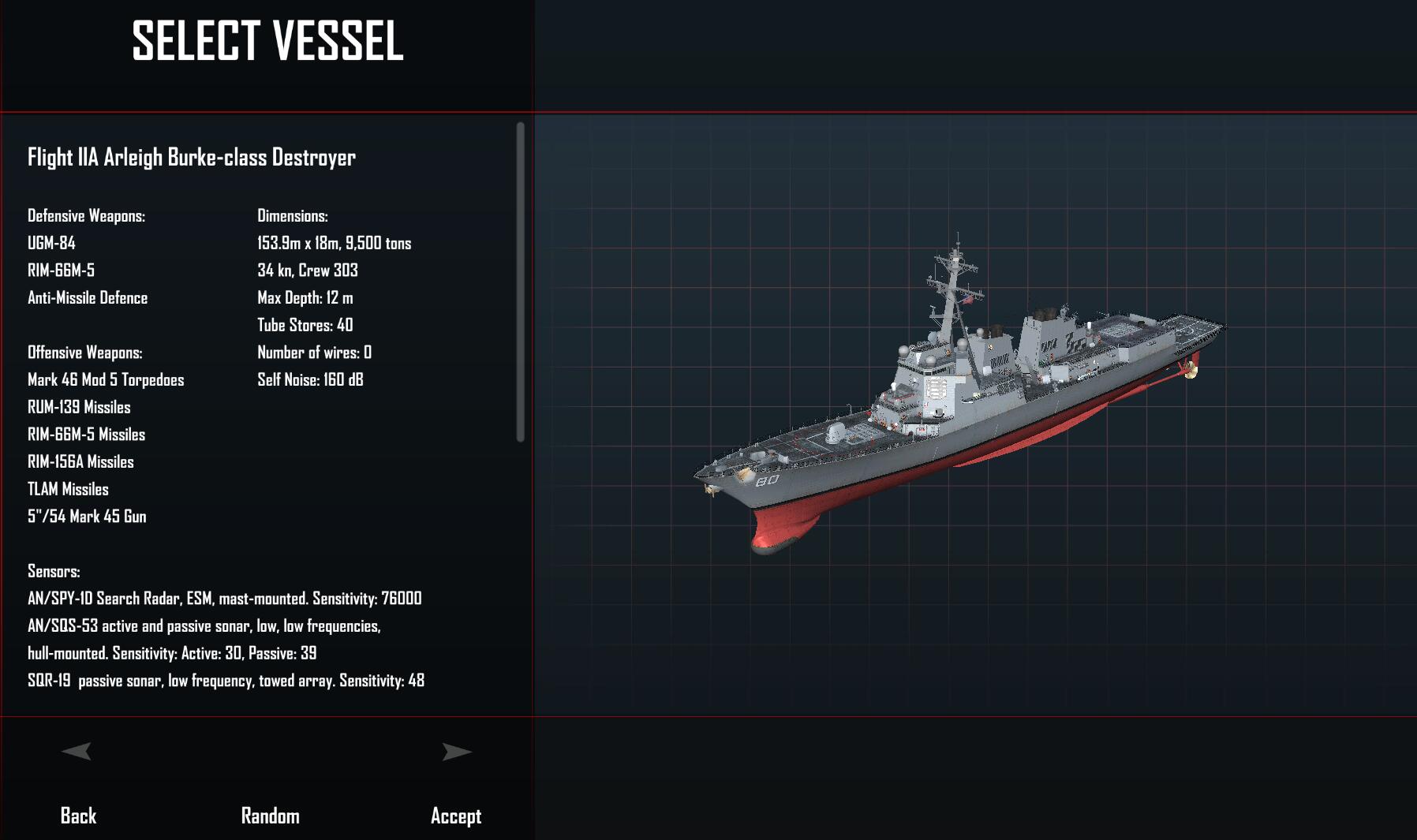
Task: Show the previous vessel with left arrow
Action: [77, 752]
